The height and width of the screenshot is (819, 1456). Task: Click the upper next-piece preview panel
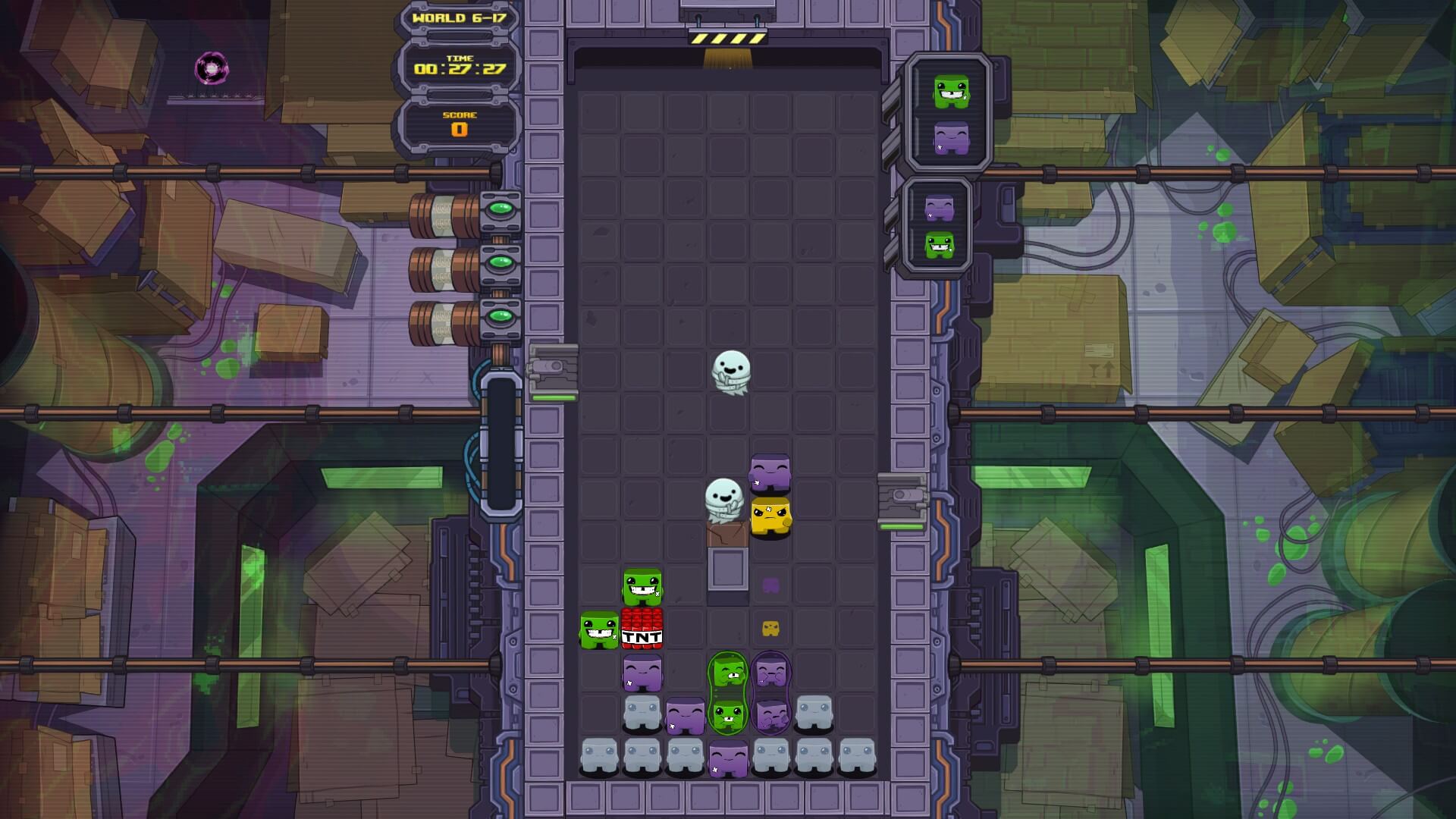[x=951, y=114]
